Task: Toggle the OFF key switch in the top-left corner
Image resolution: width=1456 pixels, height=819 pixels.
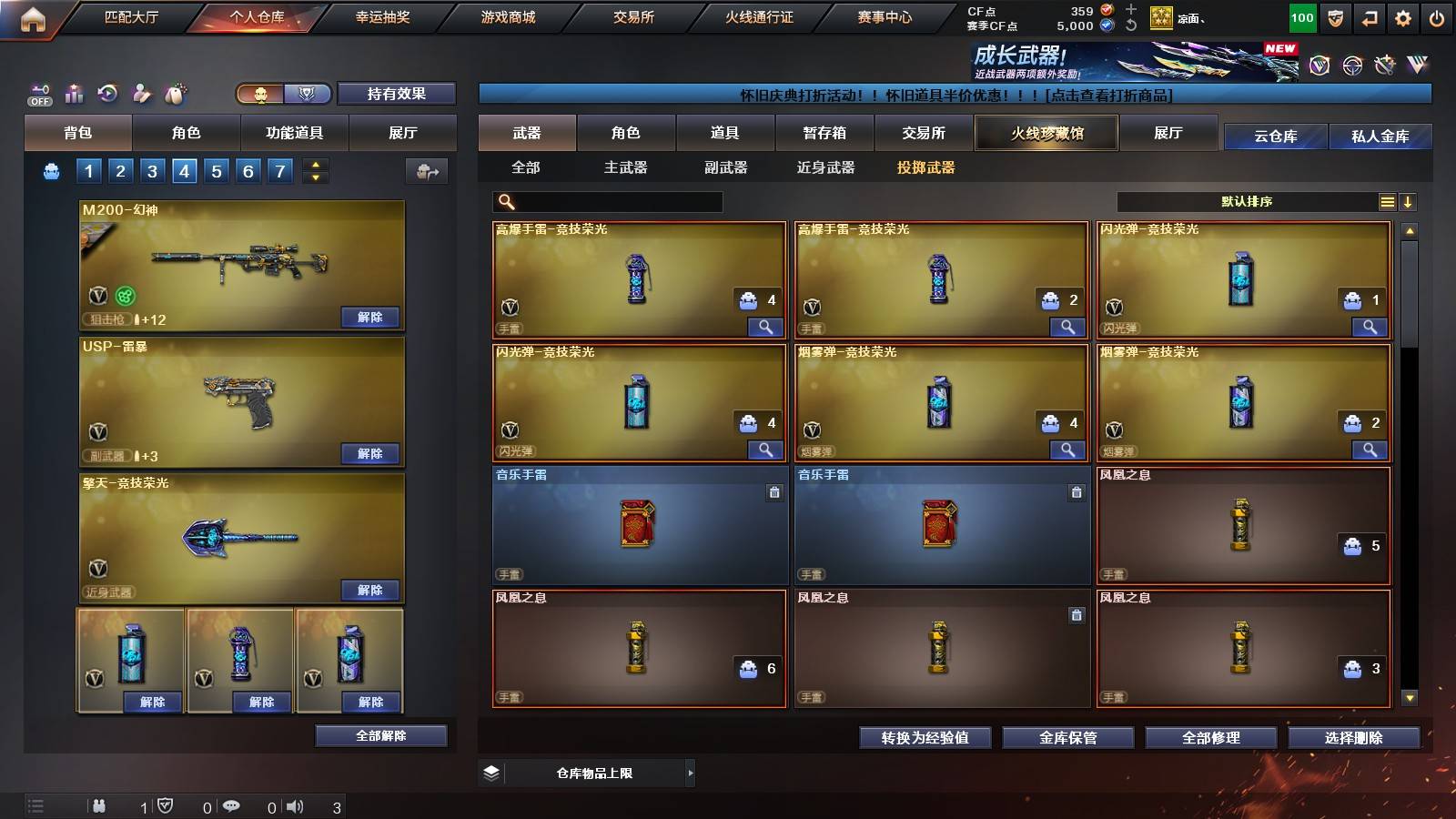Action: [x=38, y=94]
